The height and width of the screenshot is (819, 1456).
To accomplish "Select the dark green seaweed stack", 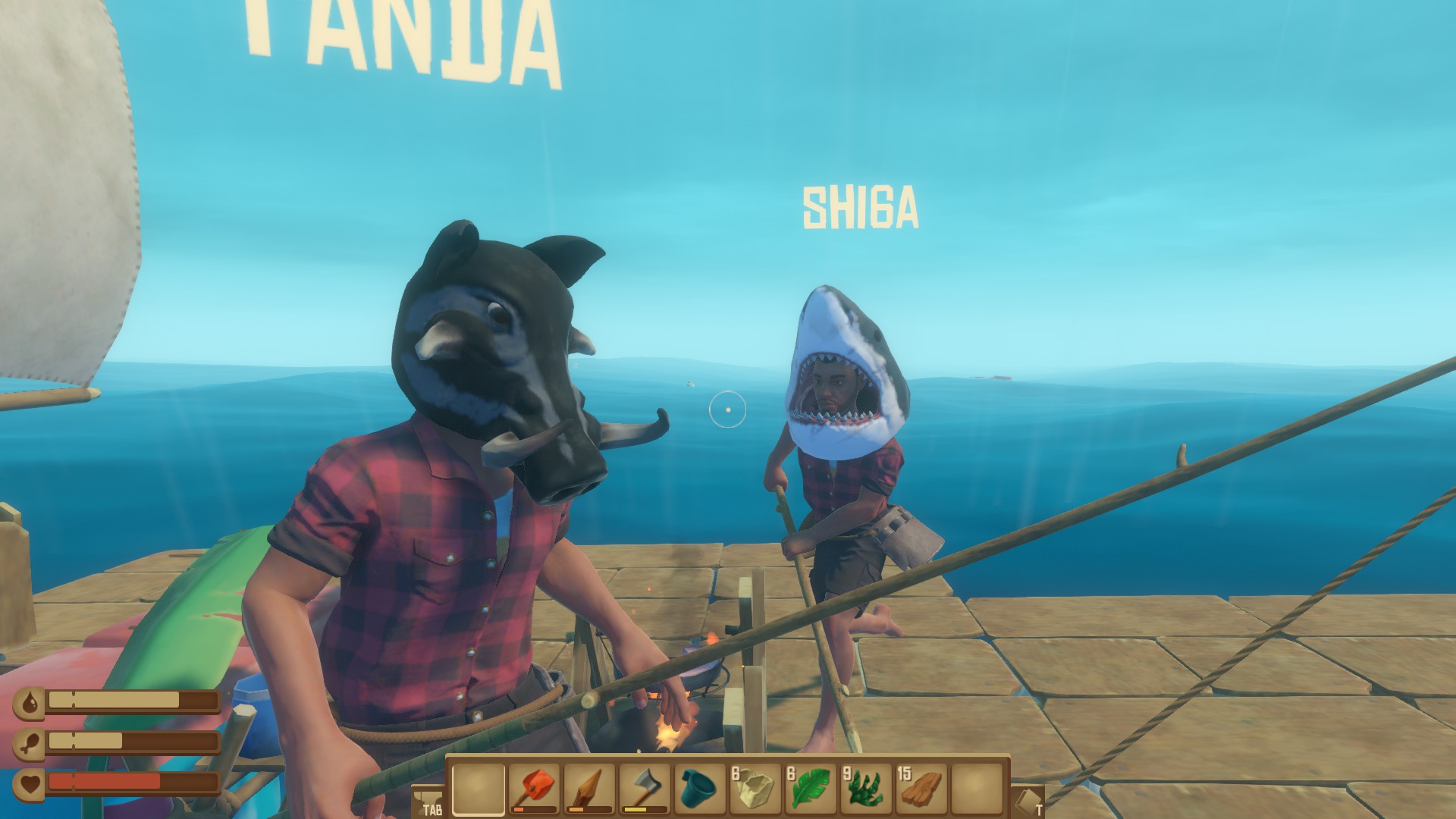I will 866,789.
